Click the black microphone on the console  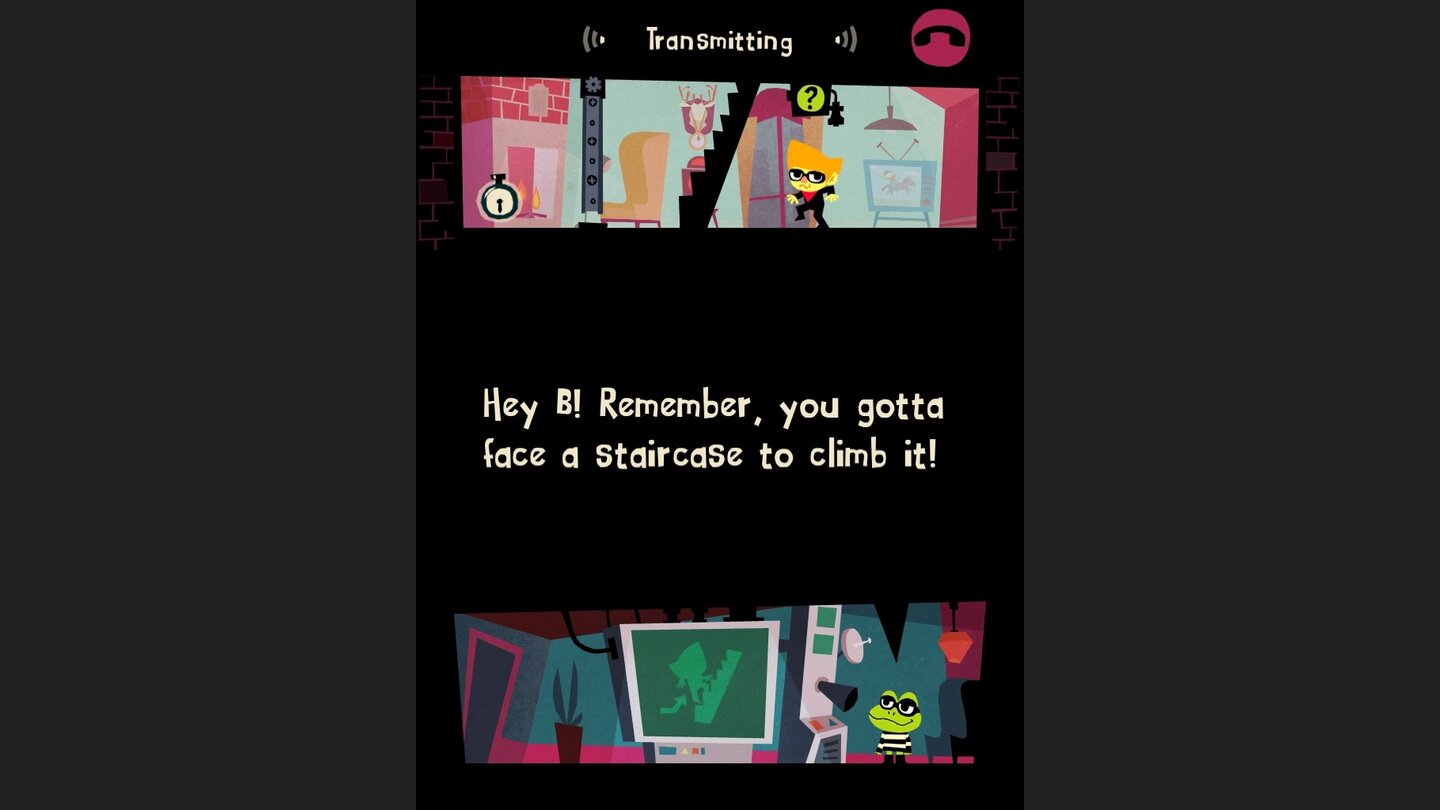pyautogui.click(x=838, y=697)
